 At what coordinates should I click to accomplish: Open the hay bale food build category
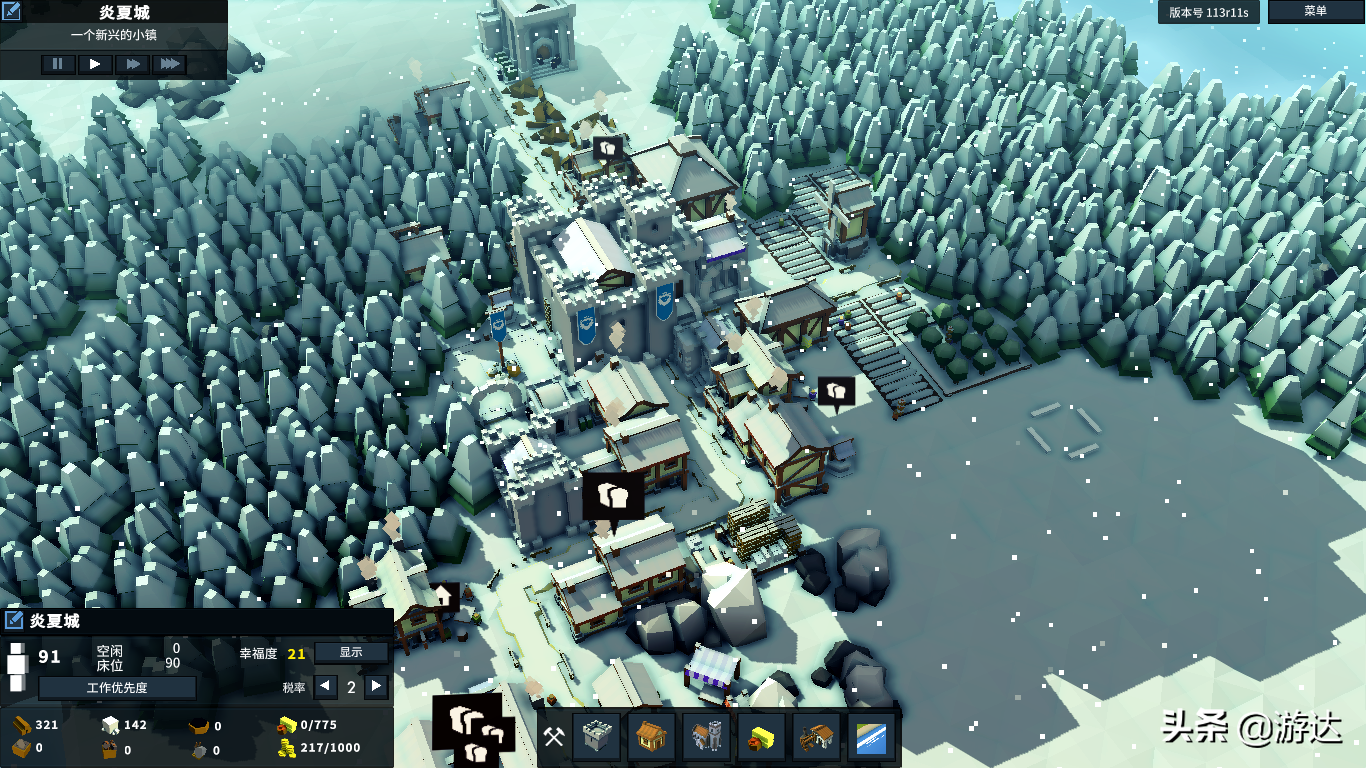(x=761, y=738)
